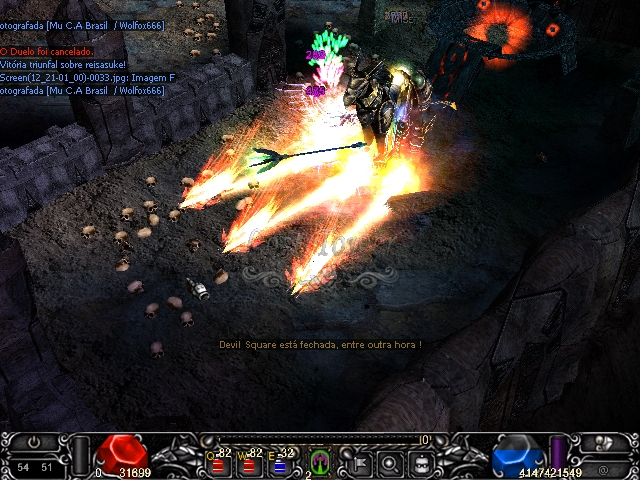The width and height of the screenshot is (640, 480).
Task: Open the flag button on the HUD
Action: 358,462
